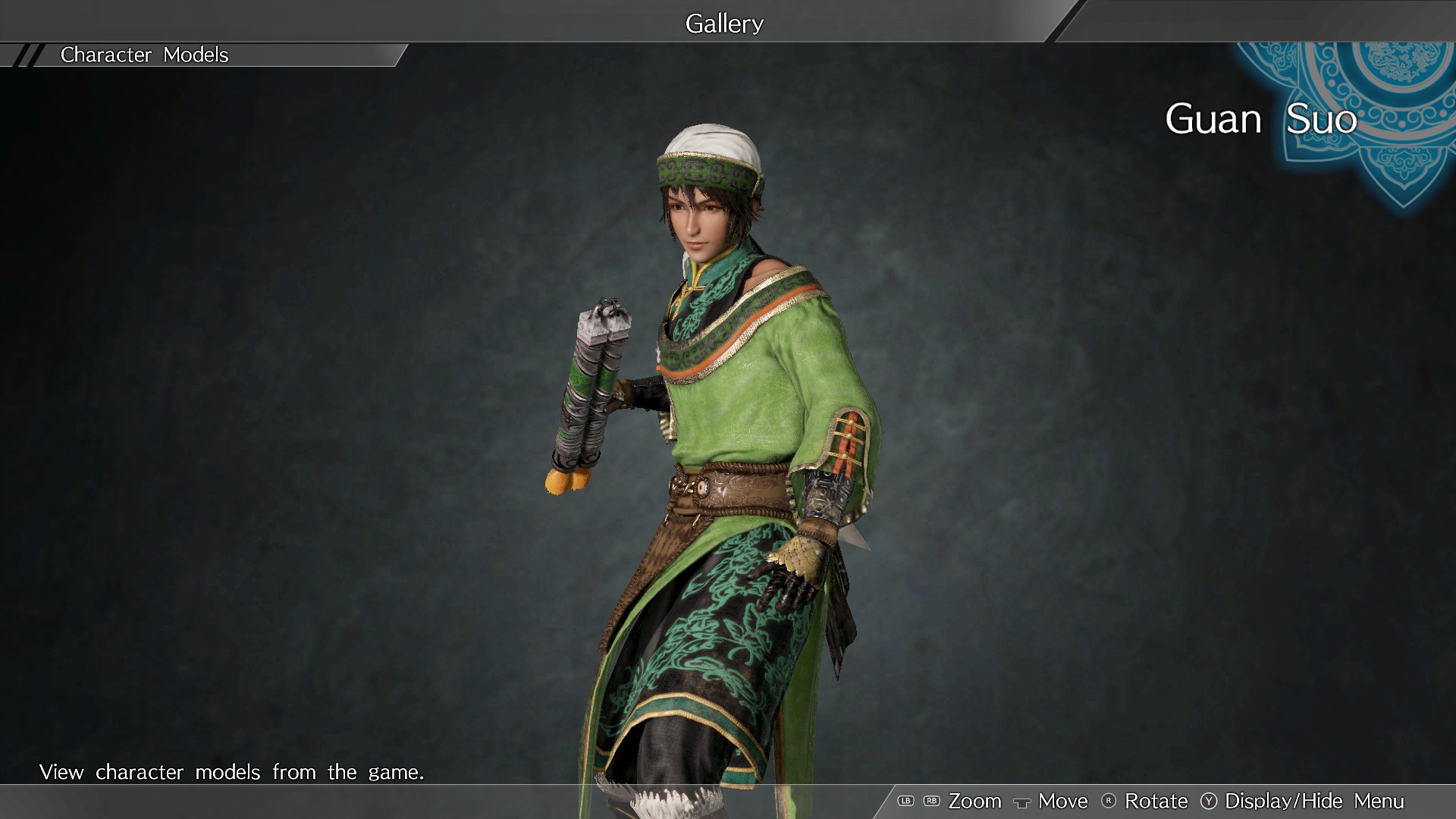Screen dimensions: 1456x819
Task: Expand the Character Models breadcrumb
Action: point(144,55)
